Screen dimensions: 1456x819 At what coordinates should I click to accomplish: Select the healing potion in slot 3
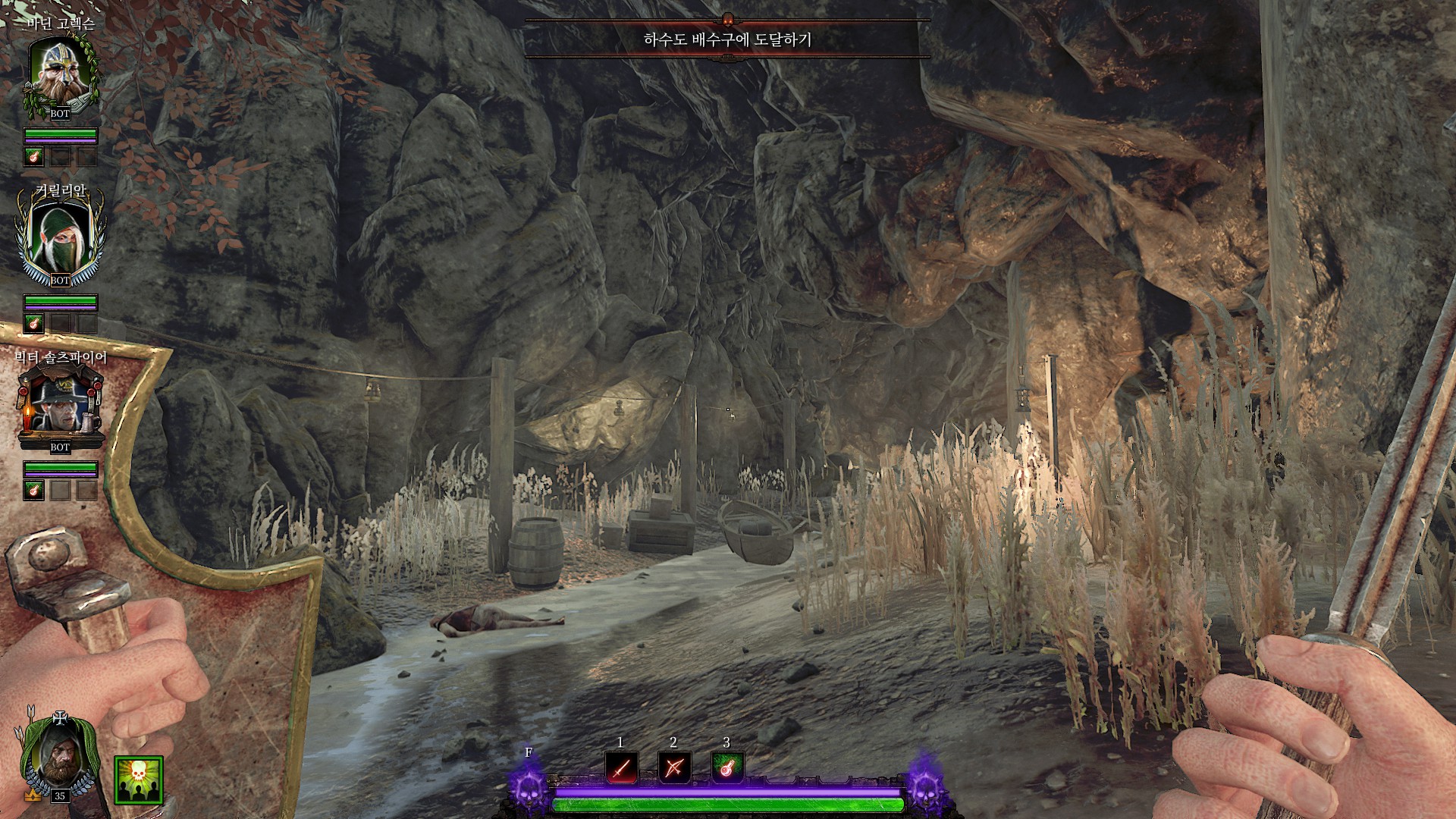726,768
